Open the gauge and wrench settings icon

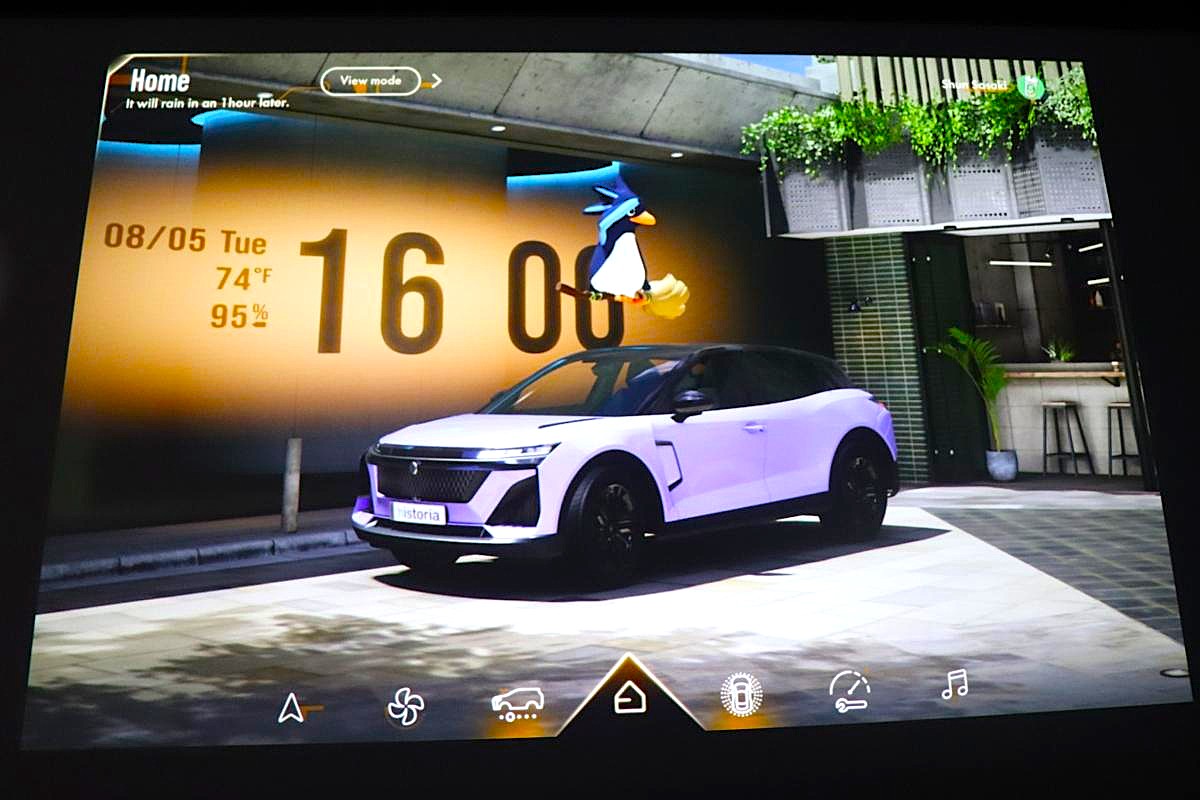(x=849, y=690)
